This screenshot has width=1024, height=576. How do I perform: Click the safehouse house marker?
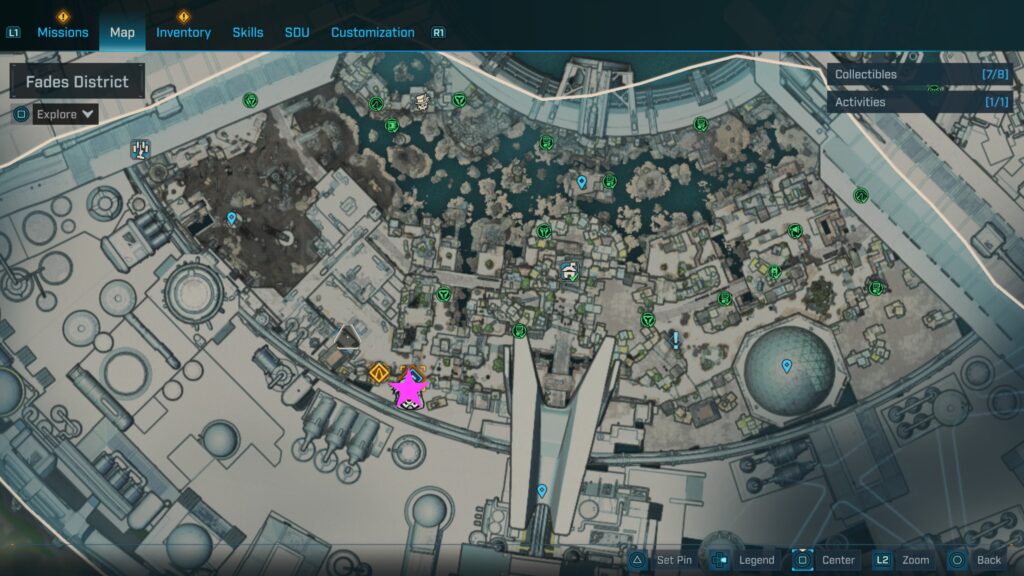[x=569, y=270]
